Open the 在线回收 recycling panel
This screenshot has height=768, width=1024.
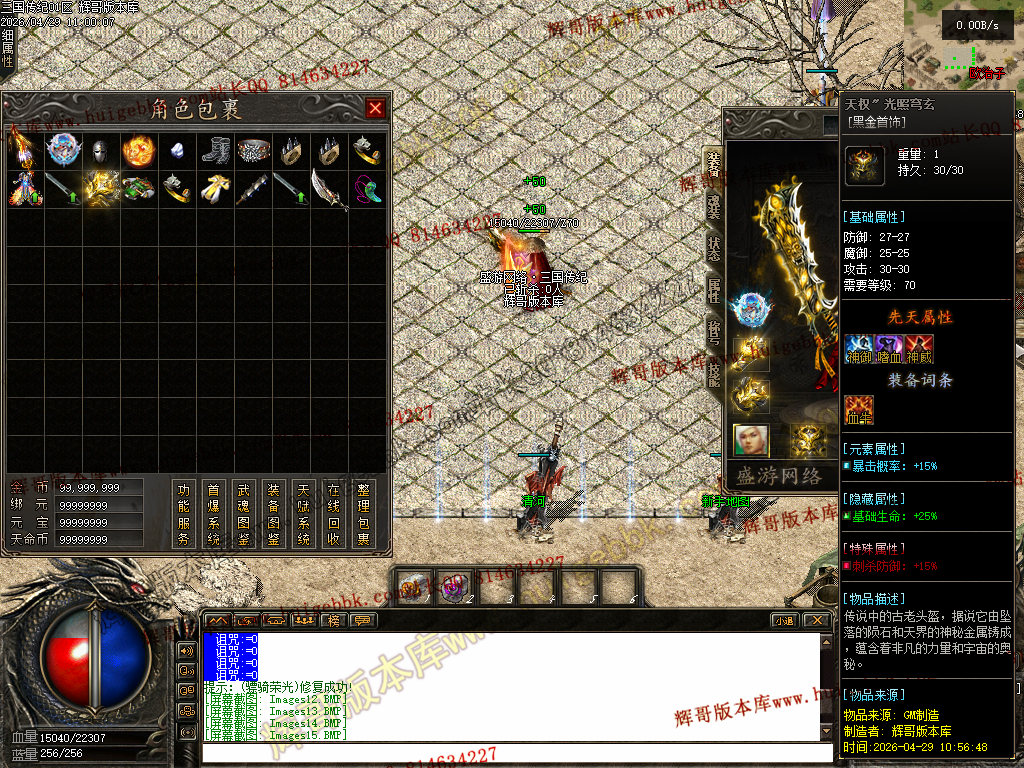point(334,514)
